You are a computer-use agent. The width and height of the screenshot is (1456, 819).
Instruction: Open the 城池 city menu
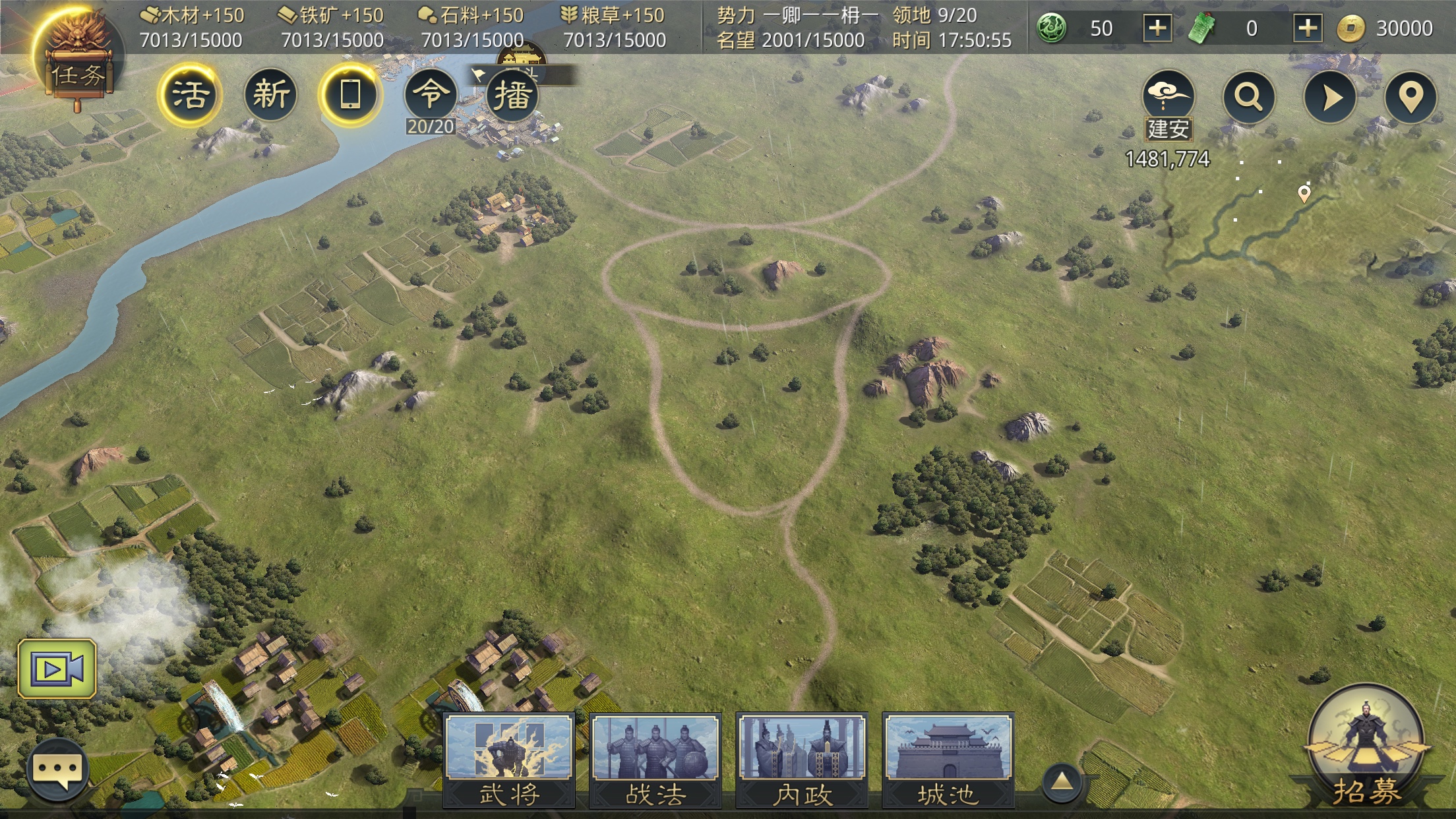click(948, 760)
